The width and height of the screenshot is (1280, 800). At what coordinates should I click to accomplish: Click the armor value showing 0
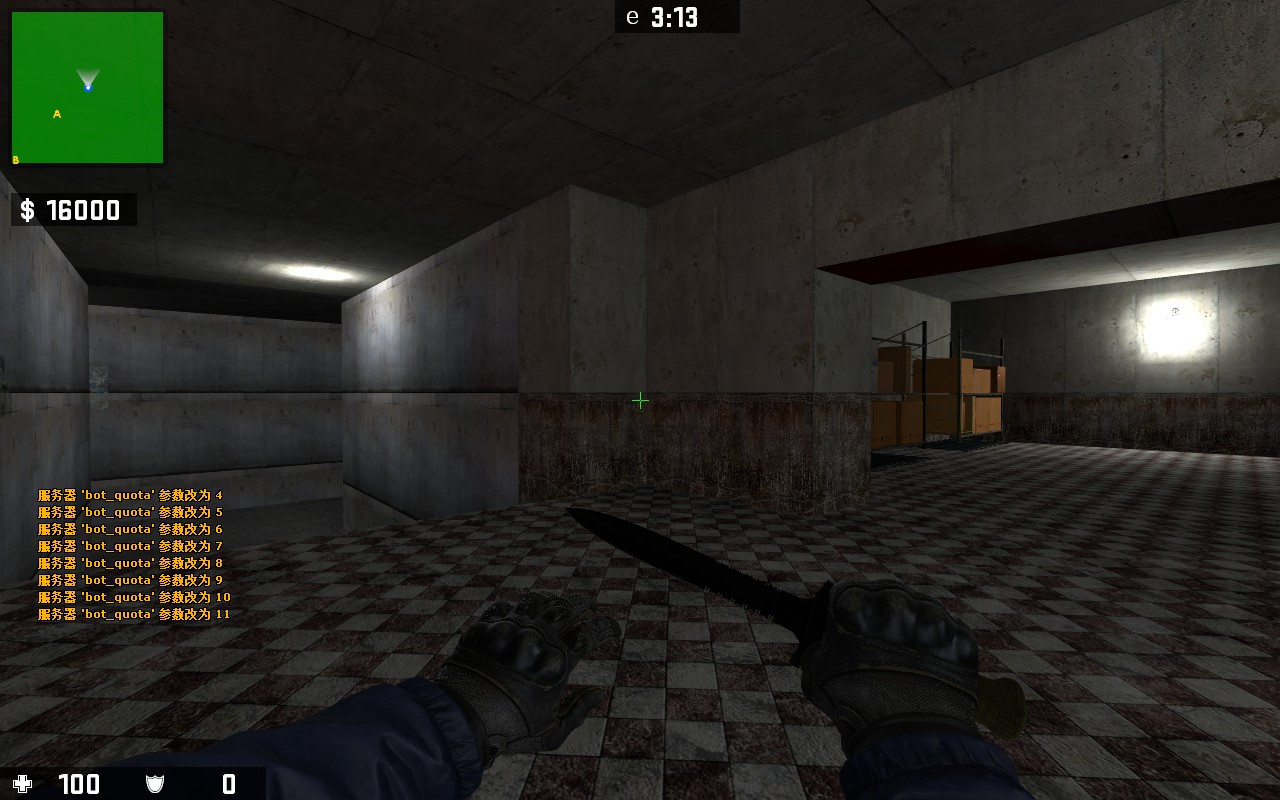226,784
